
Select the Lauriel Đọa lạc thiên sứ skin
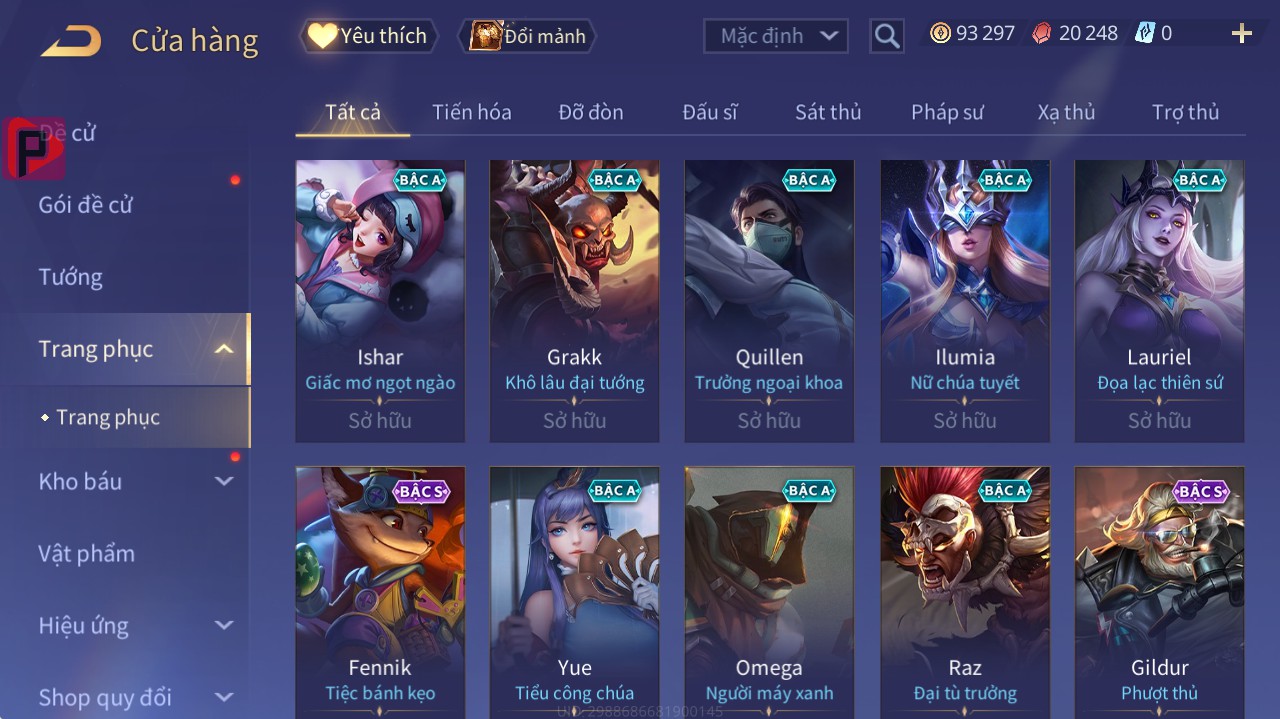tap(1159, 300)
